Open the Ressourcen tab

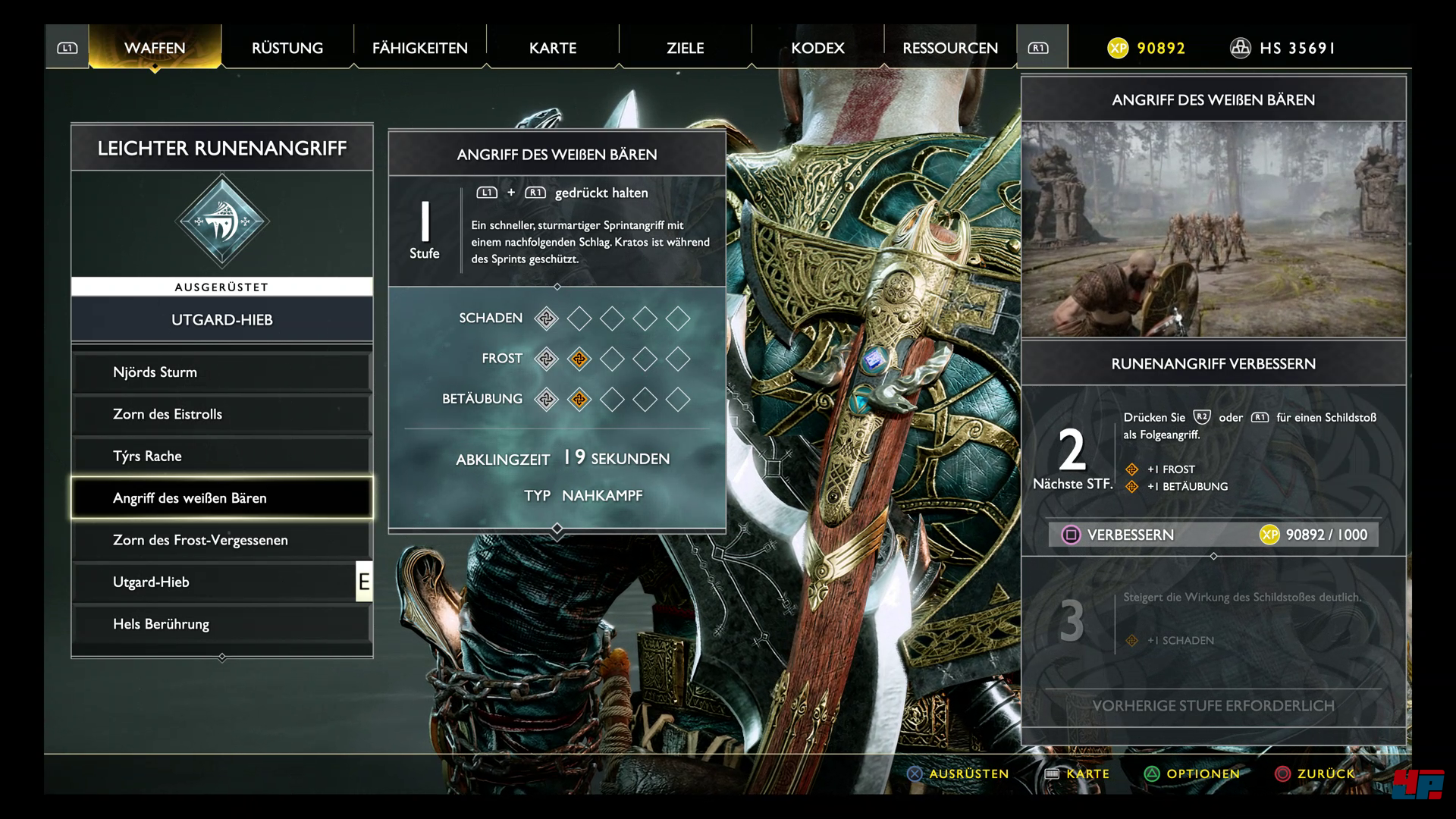950,48
